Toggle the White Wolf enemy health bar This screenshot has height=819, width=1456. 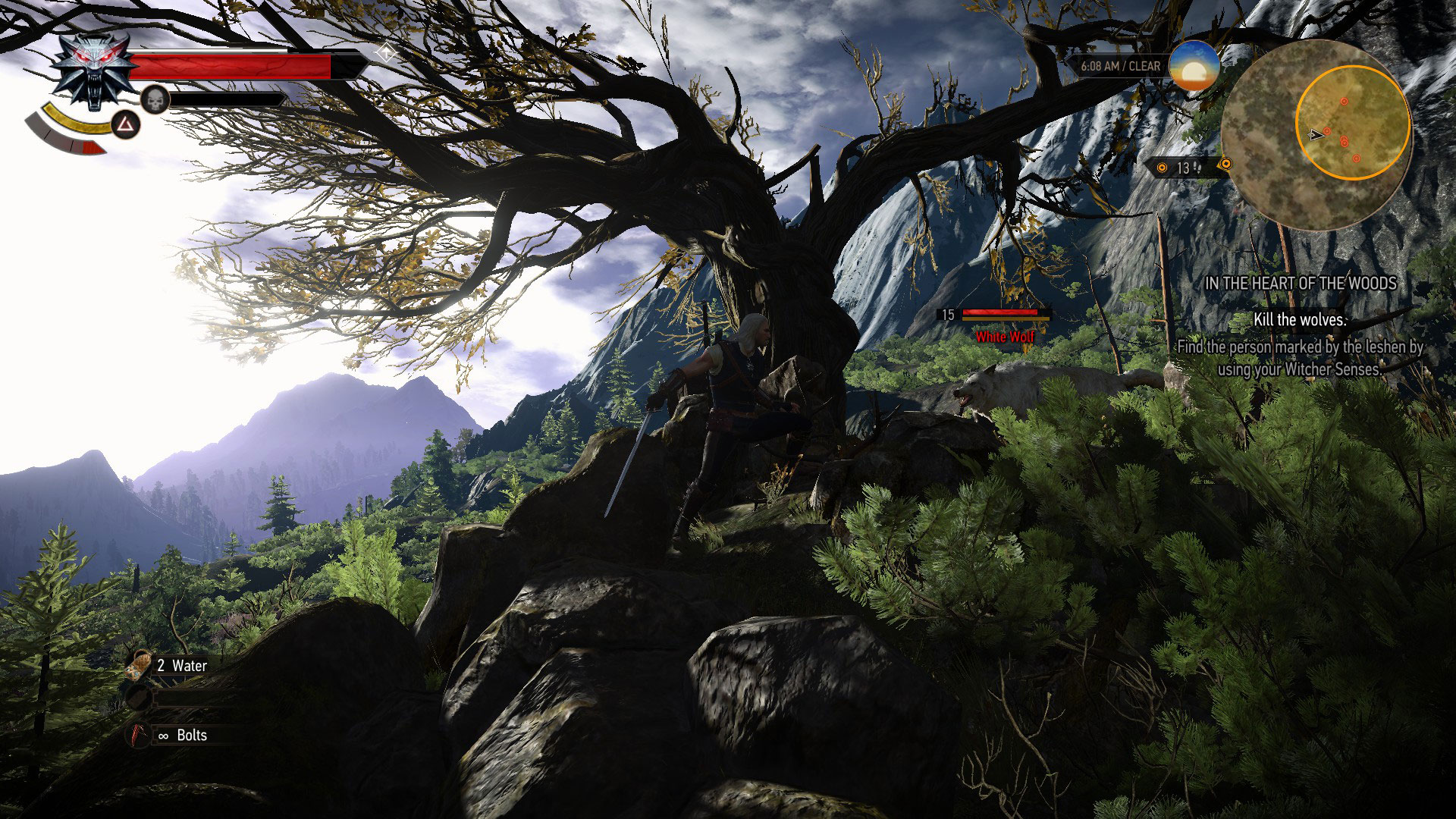[x=1001, y=314]
